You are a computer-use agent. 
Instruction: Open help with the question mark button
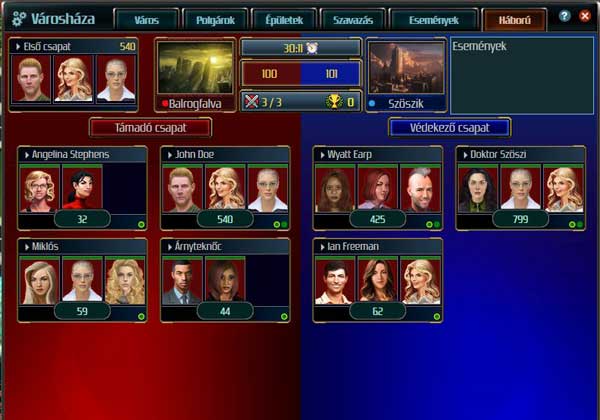coord(566,17)
